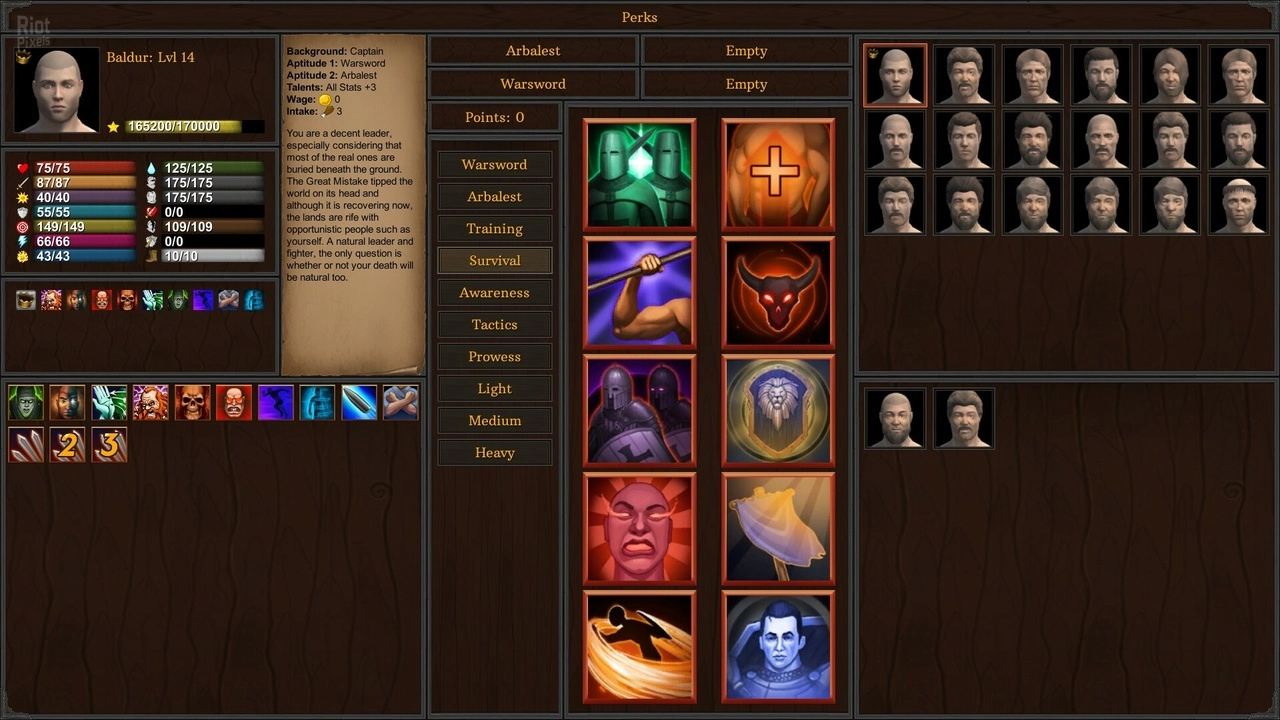Switch to the Prowess perks
This screenshot has width=1280, height=720.
(x=494, y=357)
